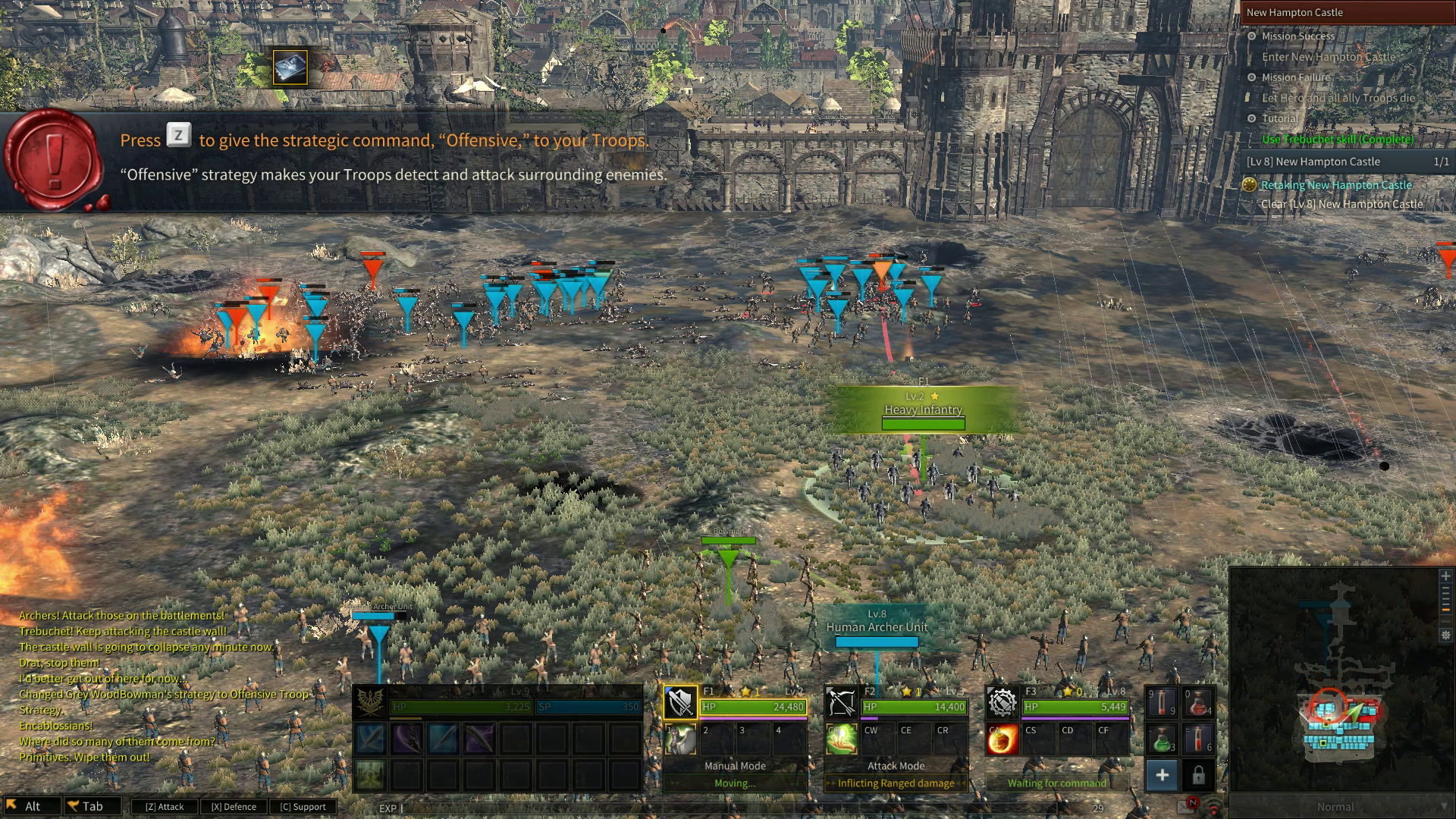Set strategy to Support

pos(303,807)
